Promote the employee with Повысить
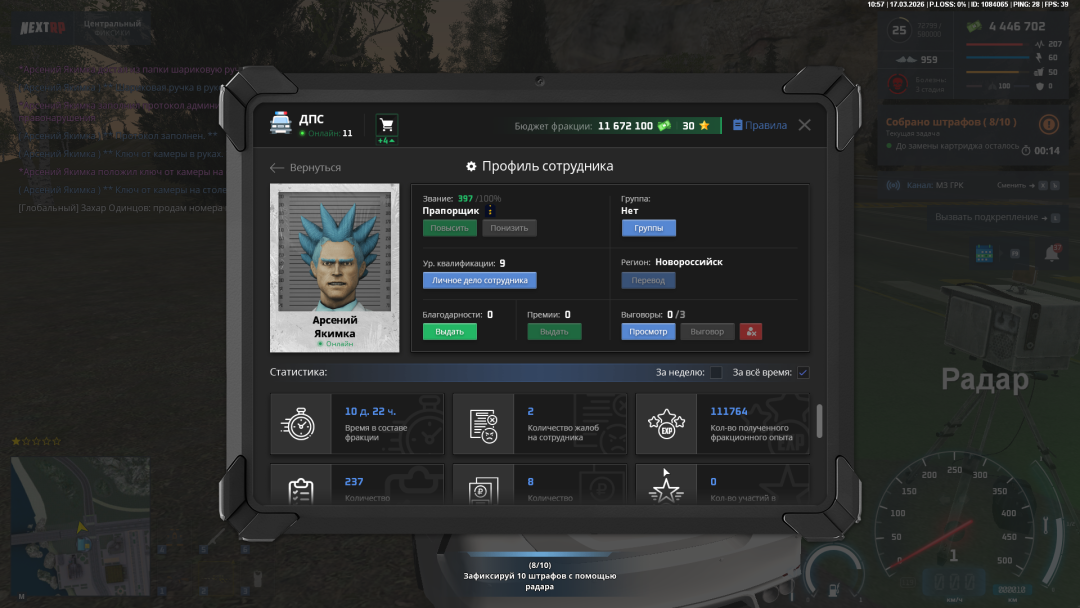Viewport: 1080px width, 608px height. pyautogui.click(x=449, y=228)
